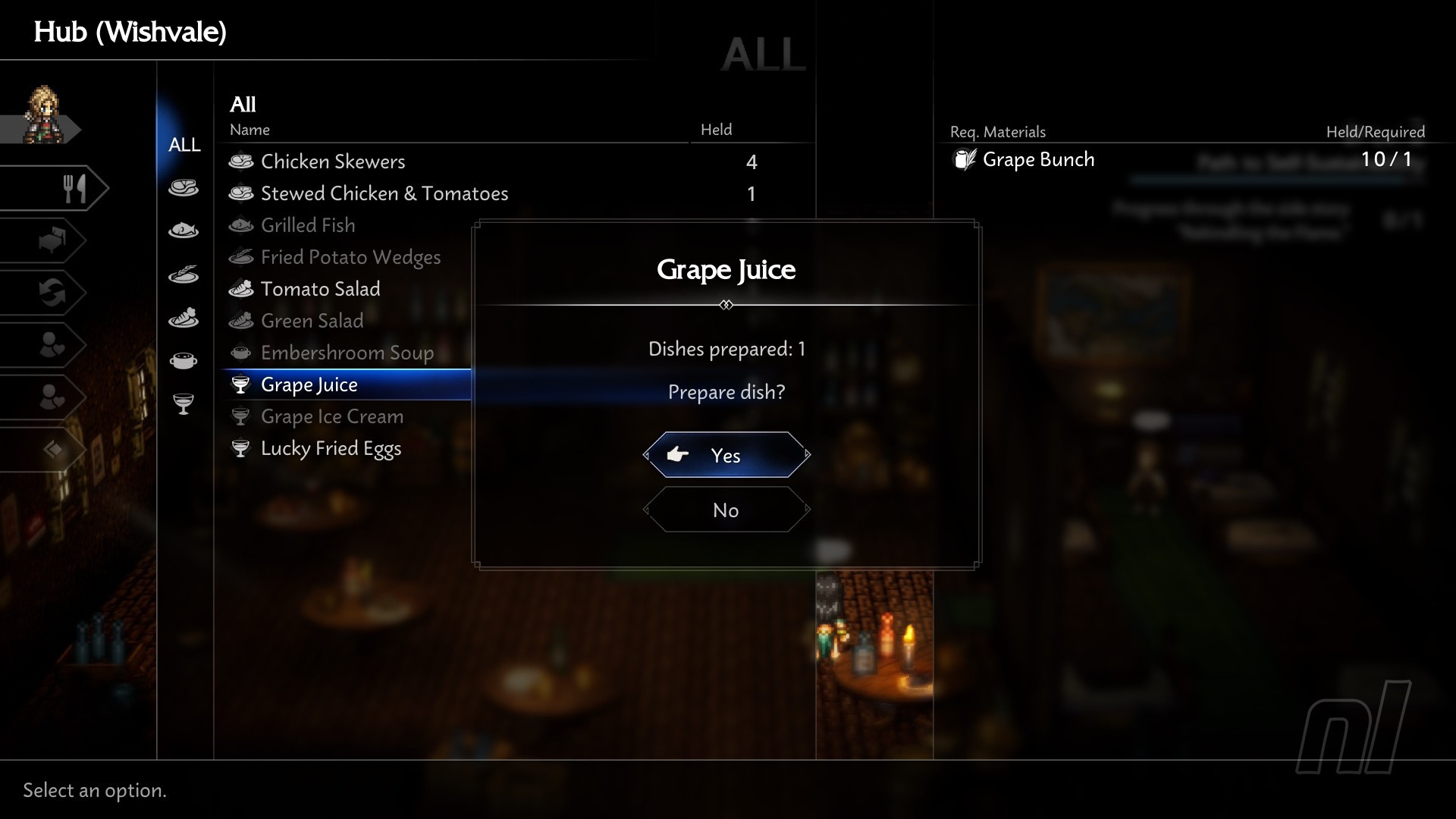The image size is (1456, 819).
Task: Choose No in the prepare dish dialog
Action: 726,510
